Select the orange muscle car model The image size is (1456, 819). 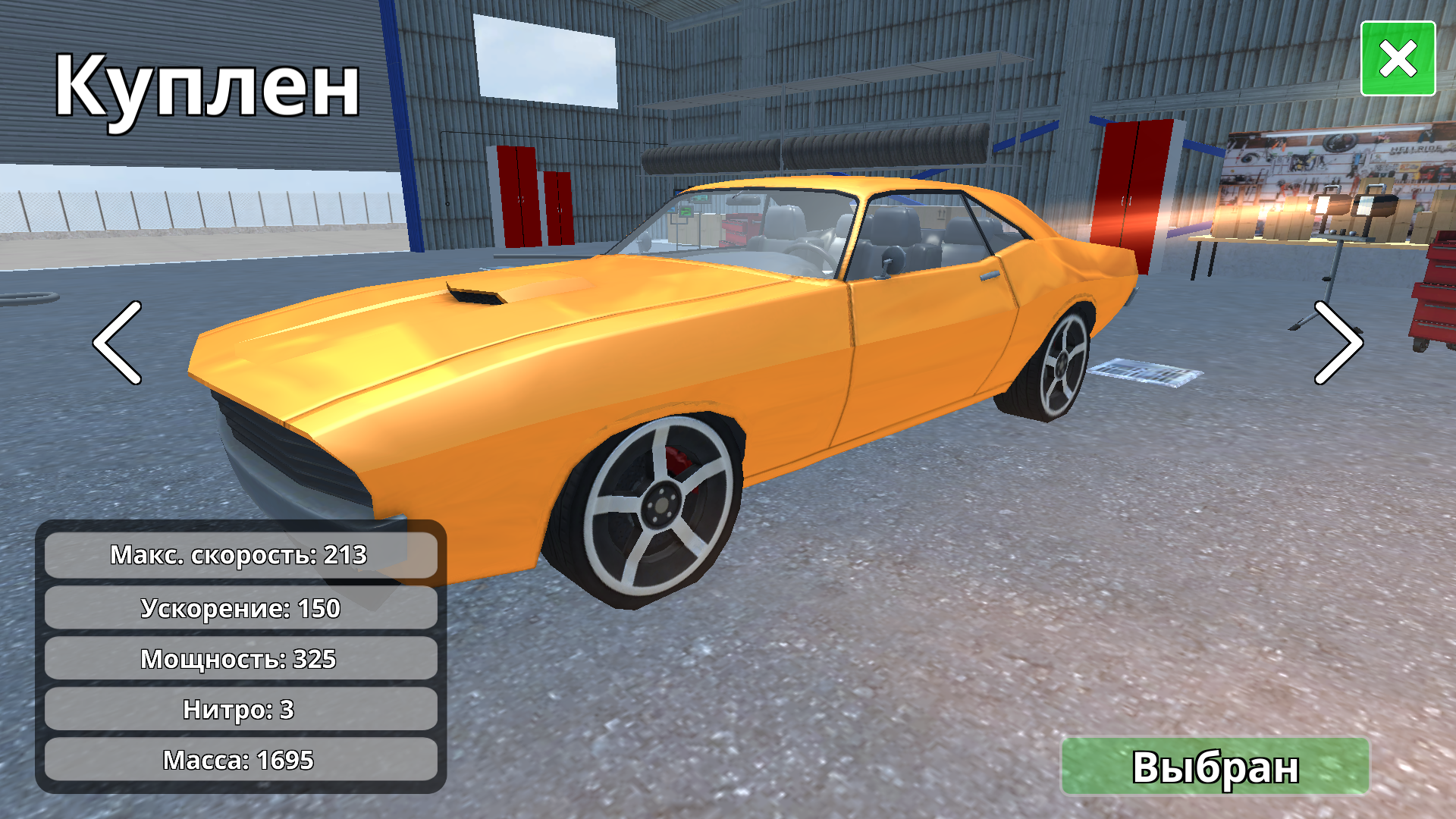click(x=682, y=341)
